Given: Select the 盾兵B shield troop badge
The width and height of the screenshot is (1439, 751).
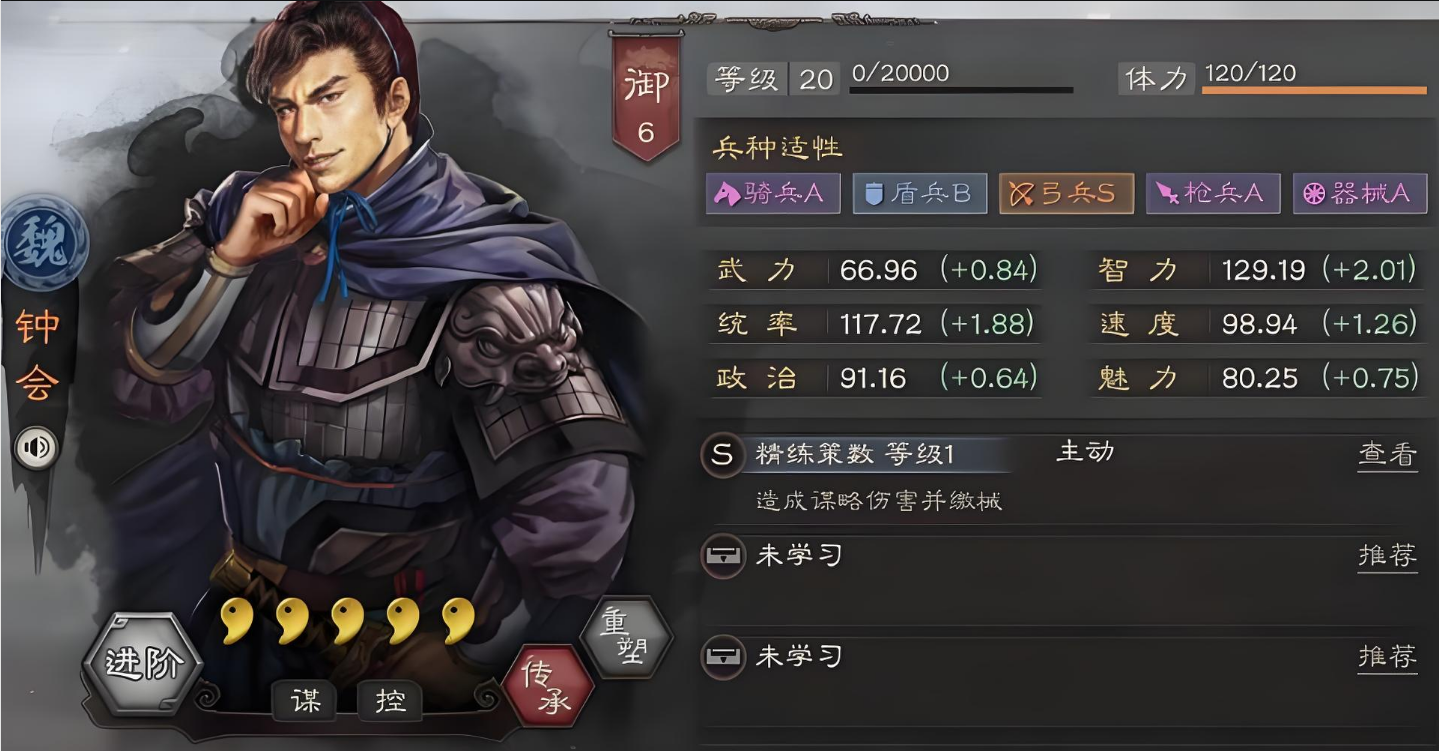Looking at the screenshot, I should pos(919,194).
